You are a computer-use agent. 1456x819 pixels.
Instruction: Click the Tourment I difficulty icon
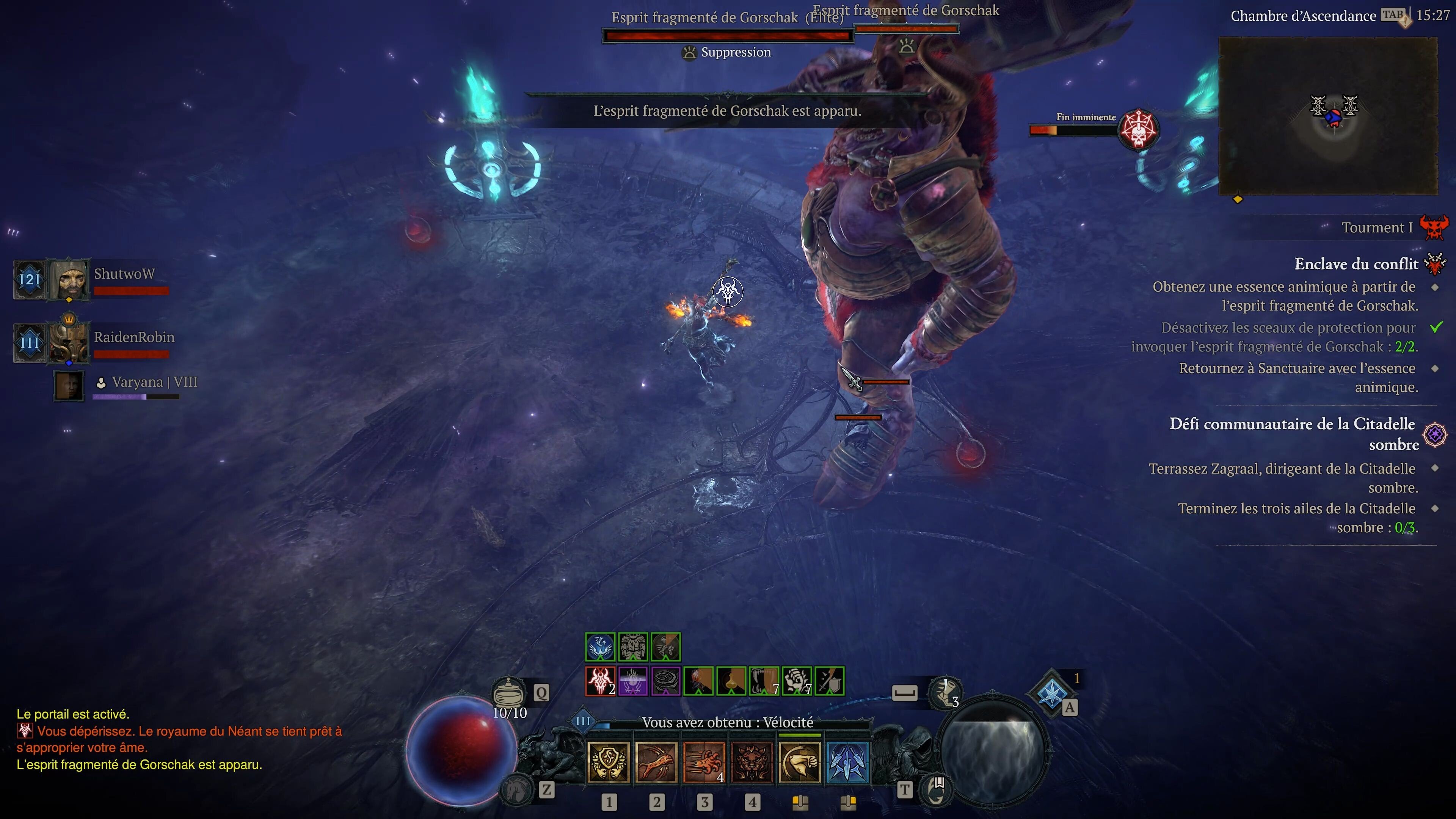tap(1434, 227)
